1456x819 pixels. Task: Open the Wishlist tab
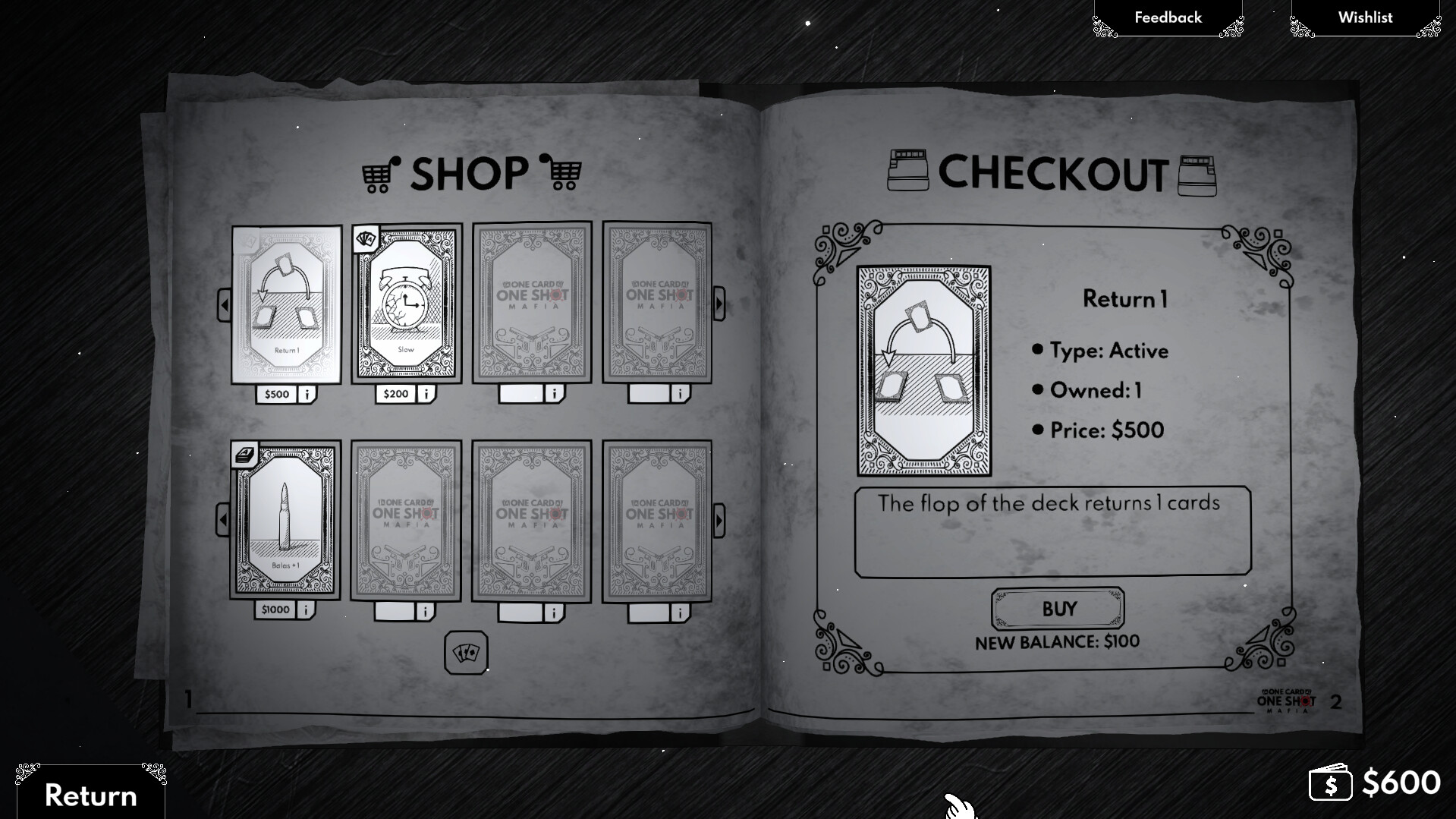(x=1364, y=17)
